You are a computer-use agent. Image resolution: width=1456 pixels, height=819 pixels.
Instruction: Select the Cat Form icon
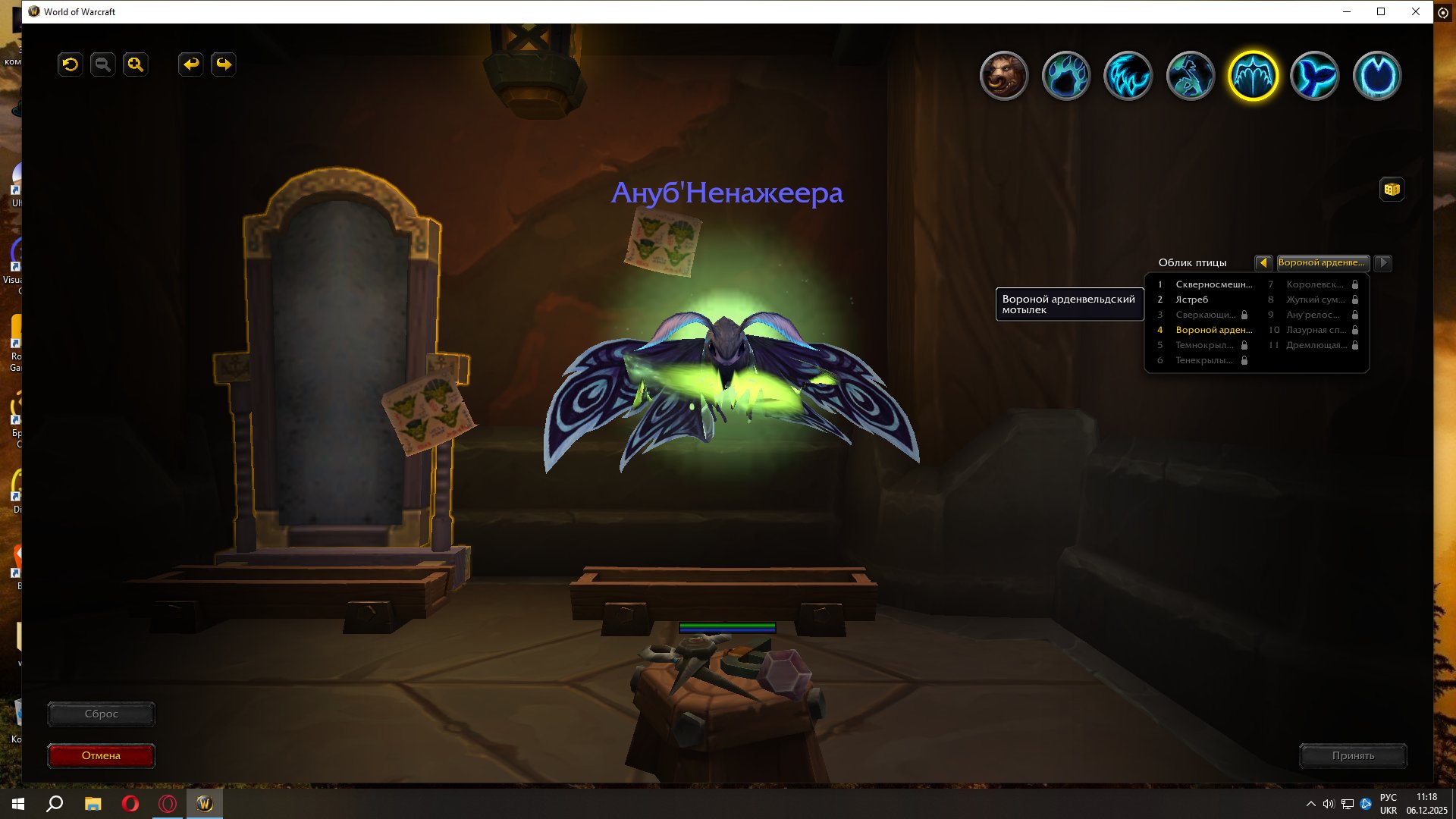[x=1128, y=76]
